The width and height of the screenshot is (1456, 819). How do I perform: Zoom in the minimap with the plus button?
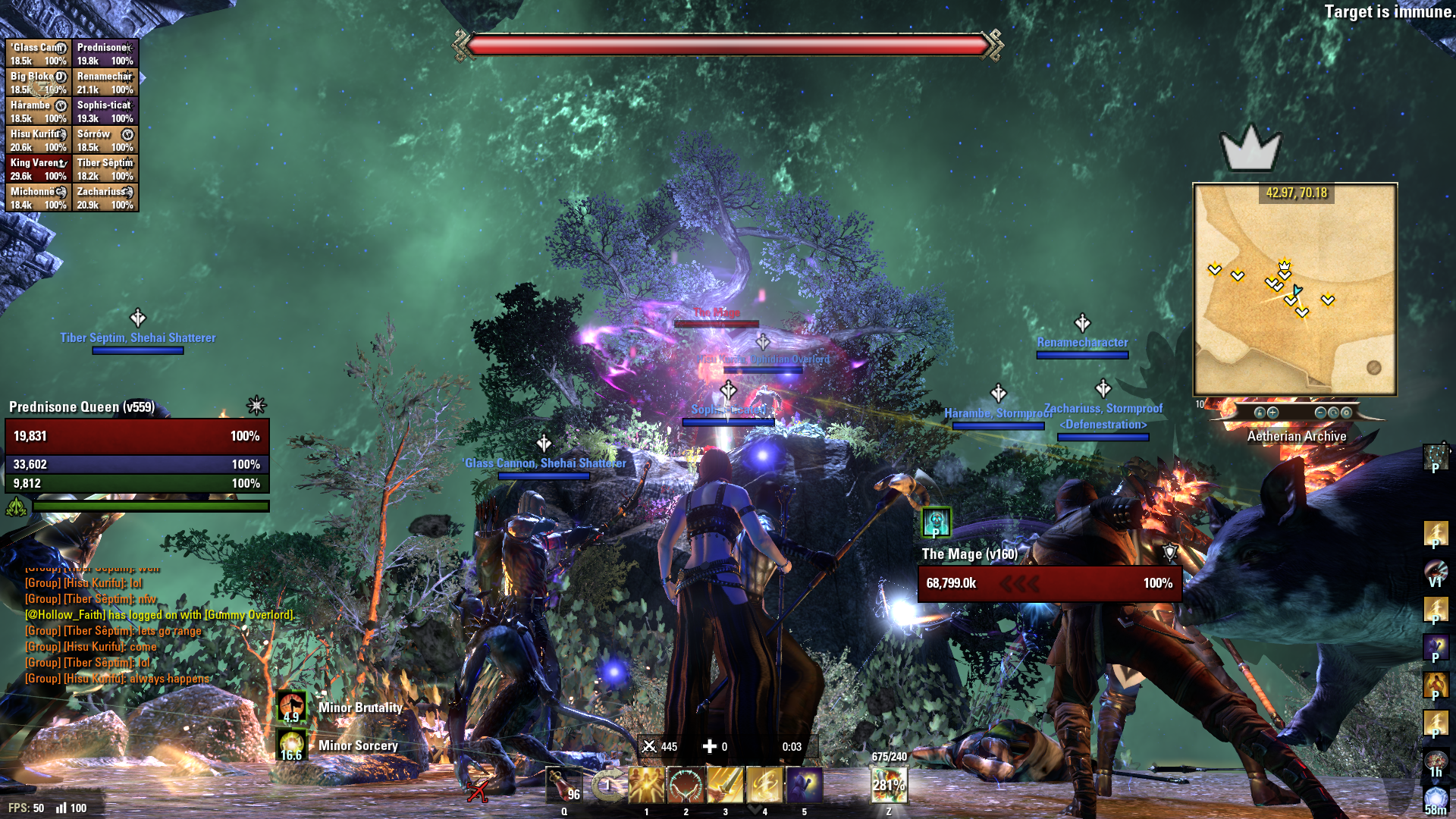(x=1272, y=413)
